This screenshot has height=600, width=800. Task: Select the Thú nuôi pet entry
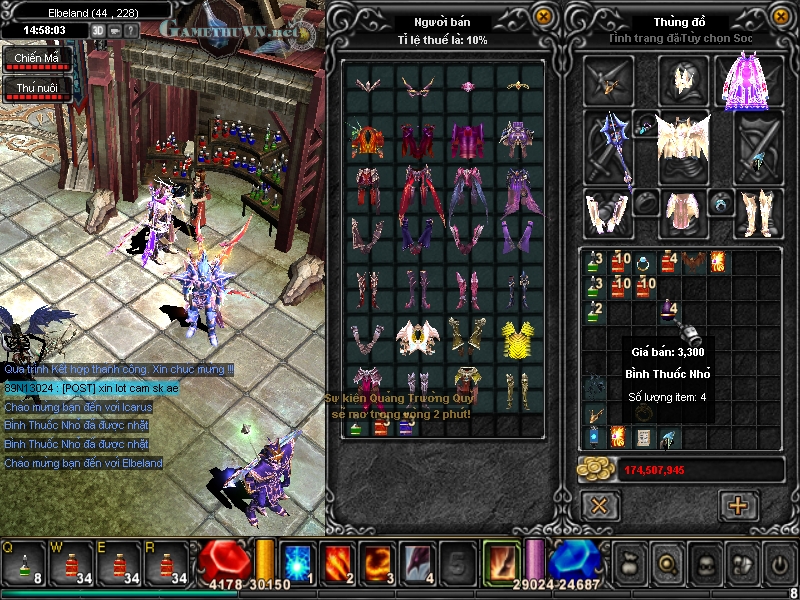coord(36,89)
